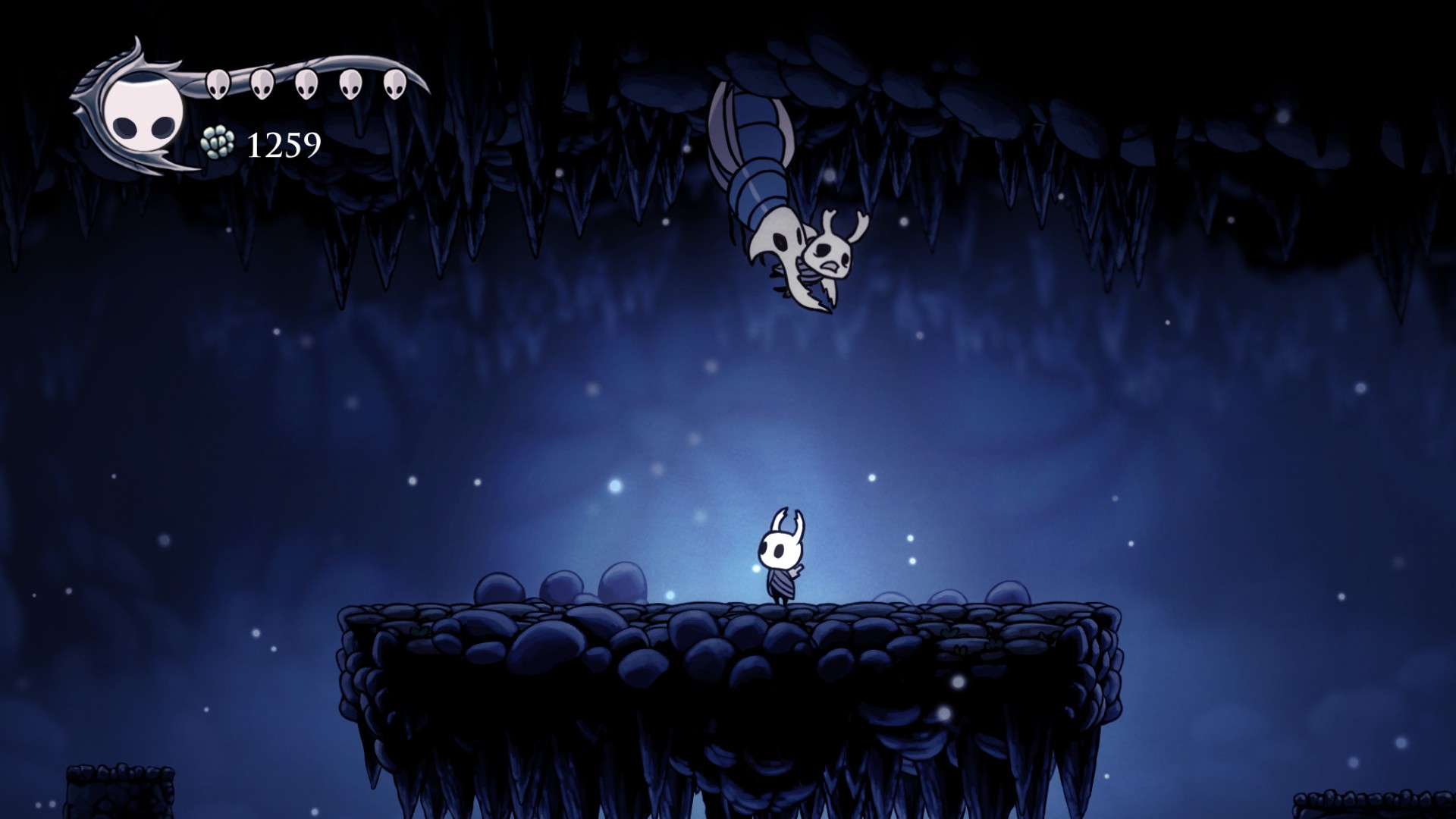This screenshot has height=819, width=1456.
Task: Select the middle health mask icon
Action: point(307,83)
